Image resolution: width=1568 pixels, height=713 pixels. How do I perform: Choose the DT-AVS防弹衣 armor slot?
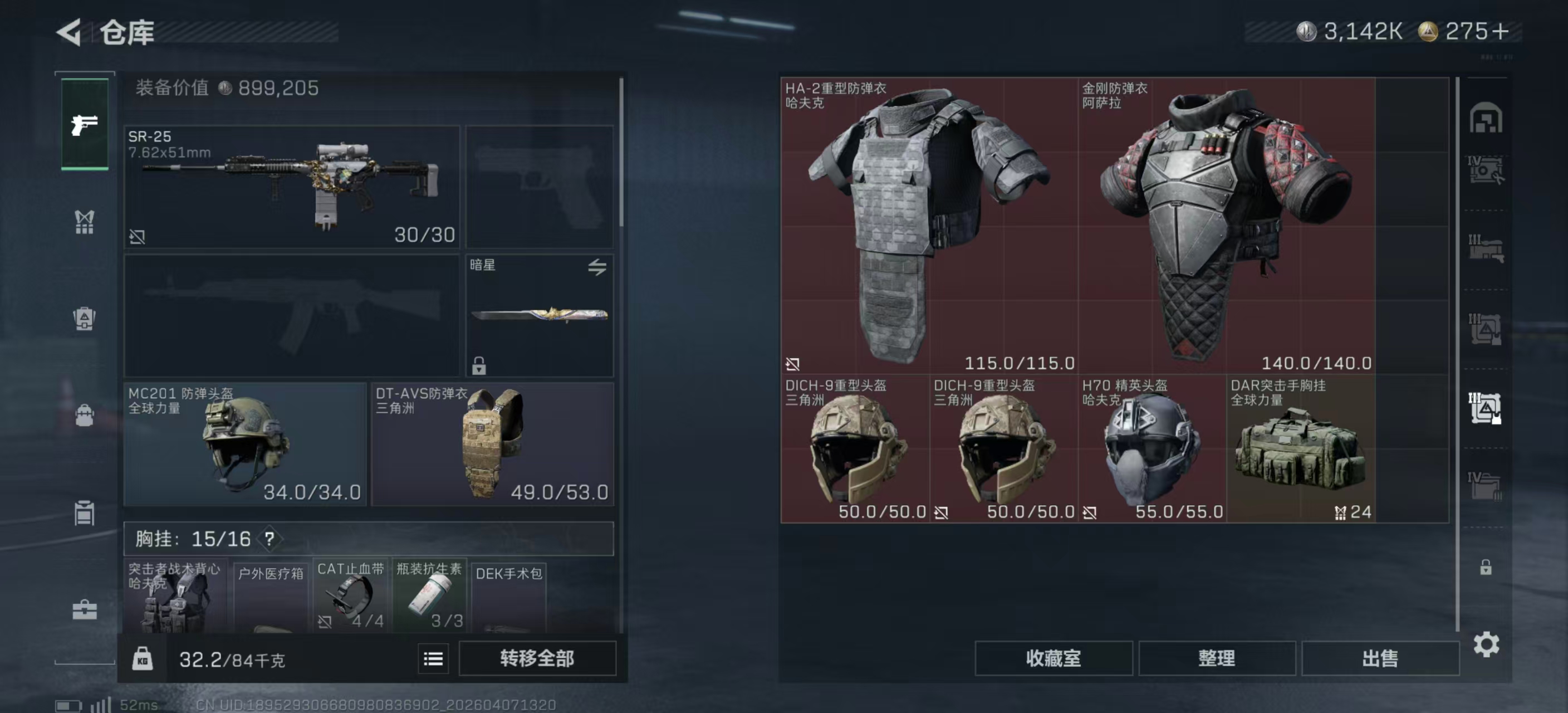click(492, 444)
